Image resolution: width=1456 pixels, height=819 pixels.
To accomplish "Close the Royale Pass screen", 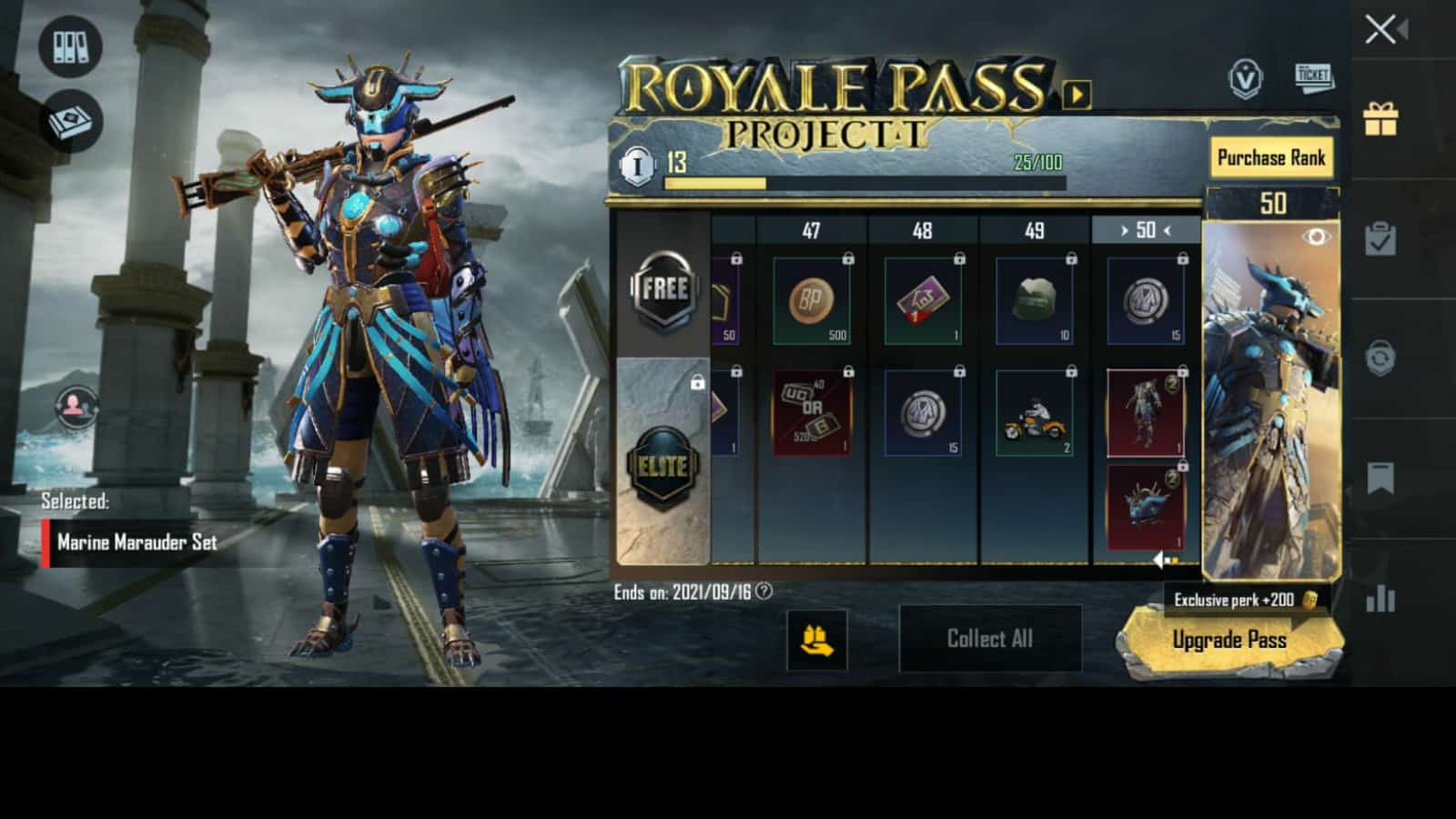I will 1381,30.
